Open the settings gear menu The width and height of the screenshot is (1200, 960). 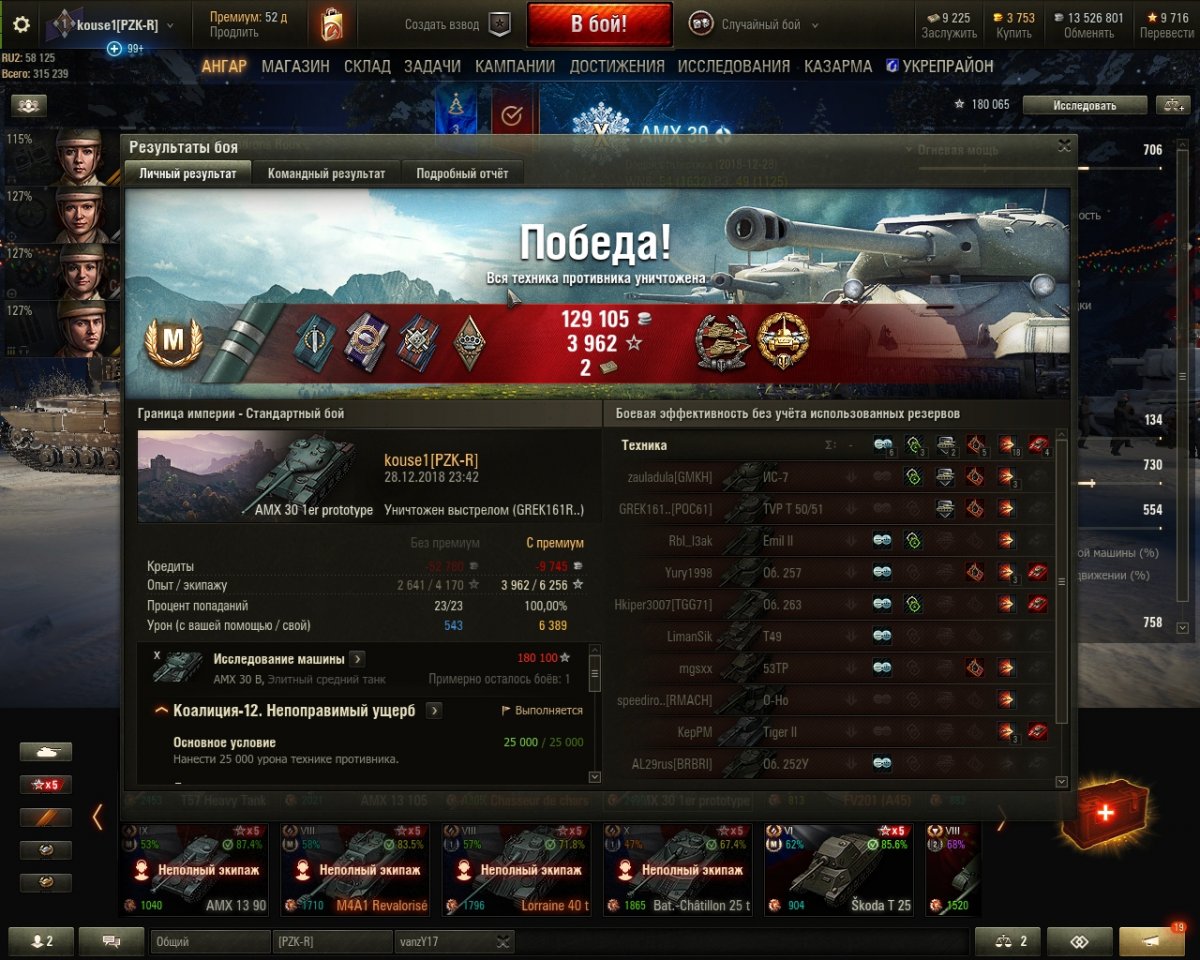[x=21, y=25]
